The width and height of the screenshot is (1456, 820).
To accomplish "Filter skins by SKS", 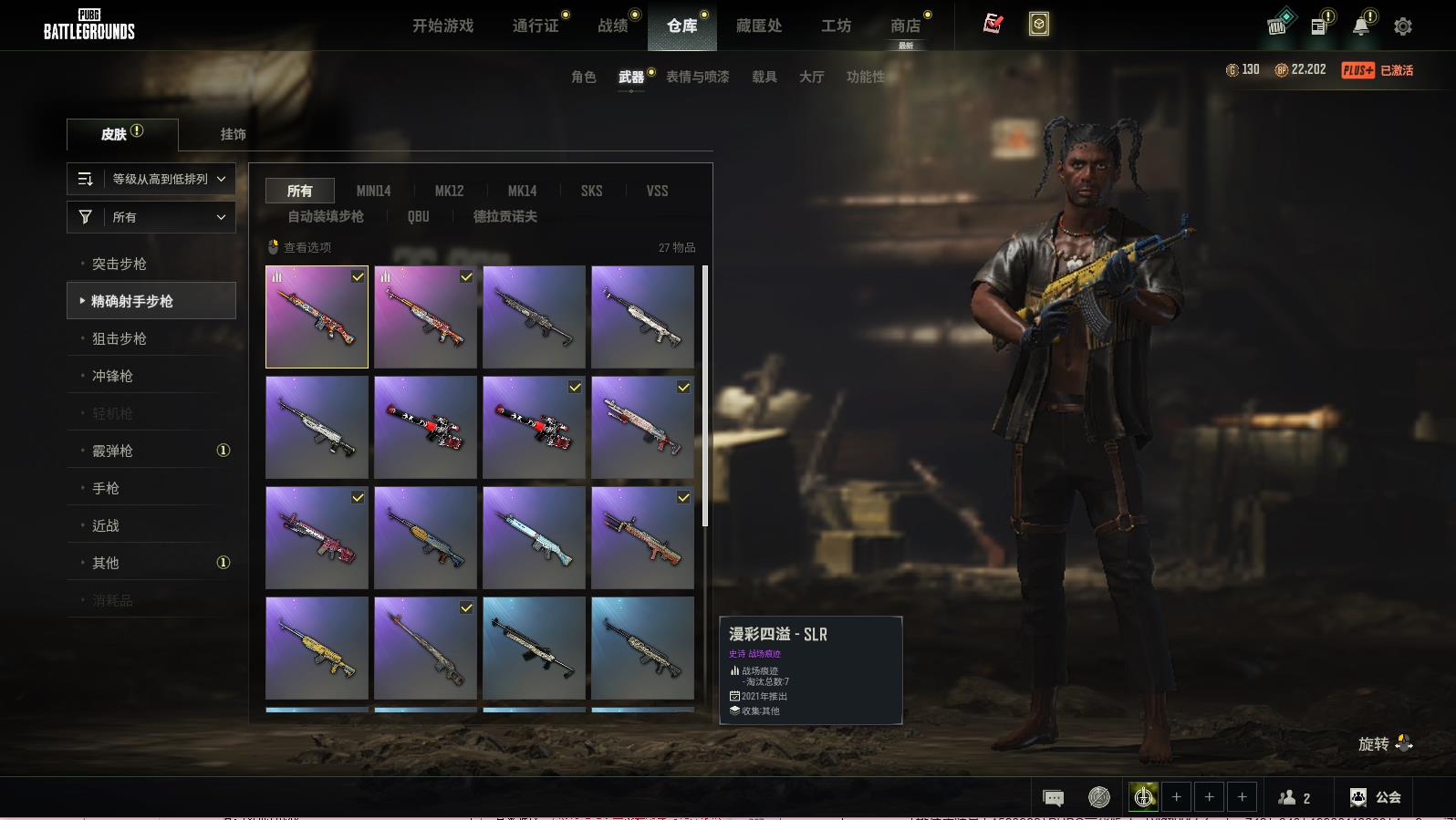I will tap(591, 191).
